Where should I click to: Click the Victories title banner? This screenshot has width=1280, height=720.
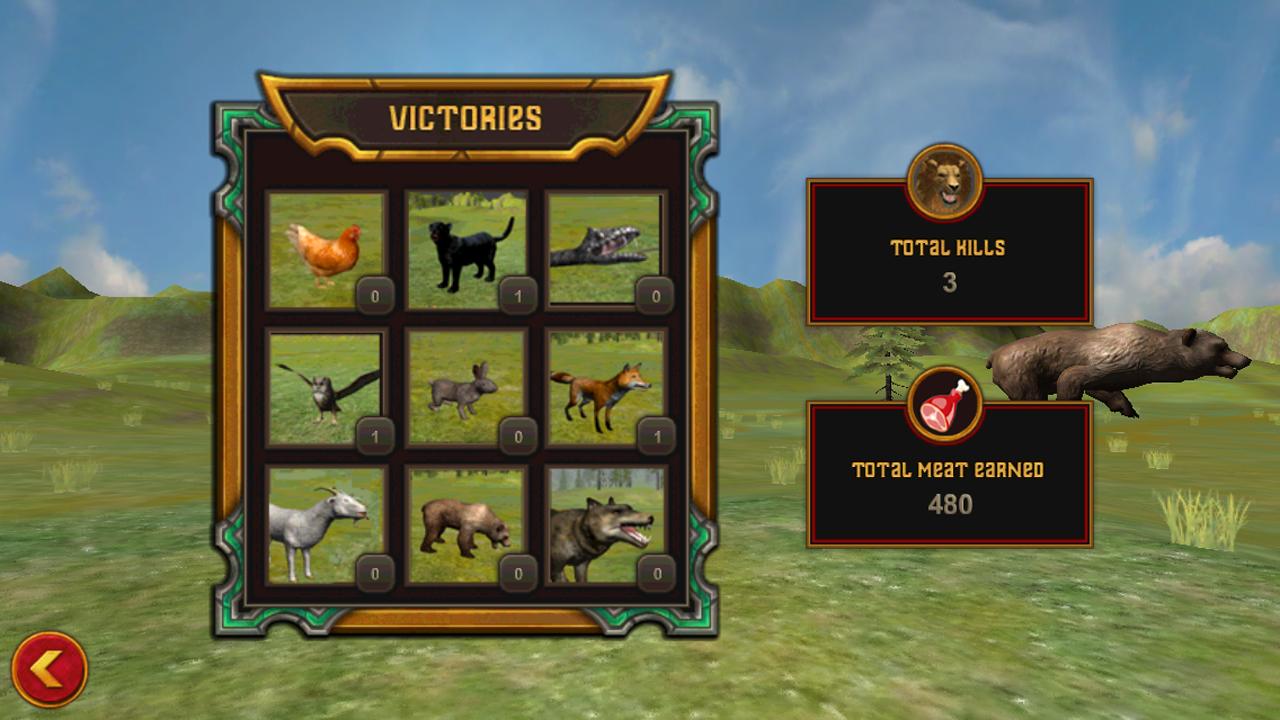point(466,115)
